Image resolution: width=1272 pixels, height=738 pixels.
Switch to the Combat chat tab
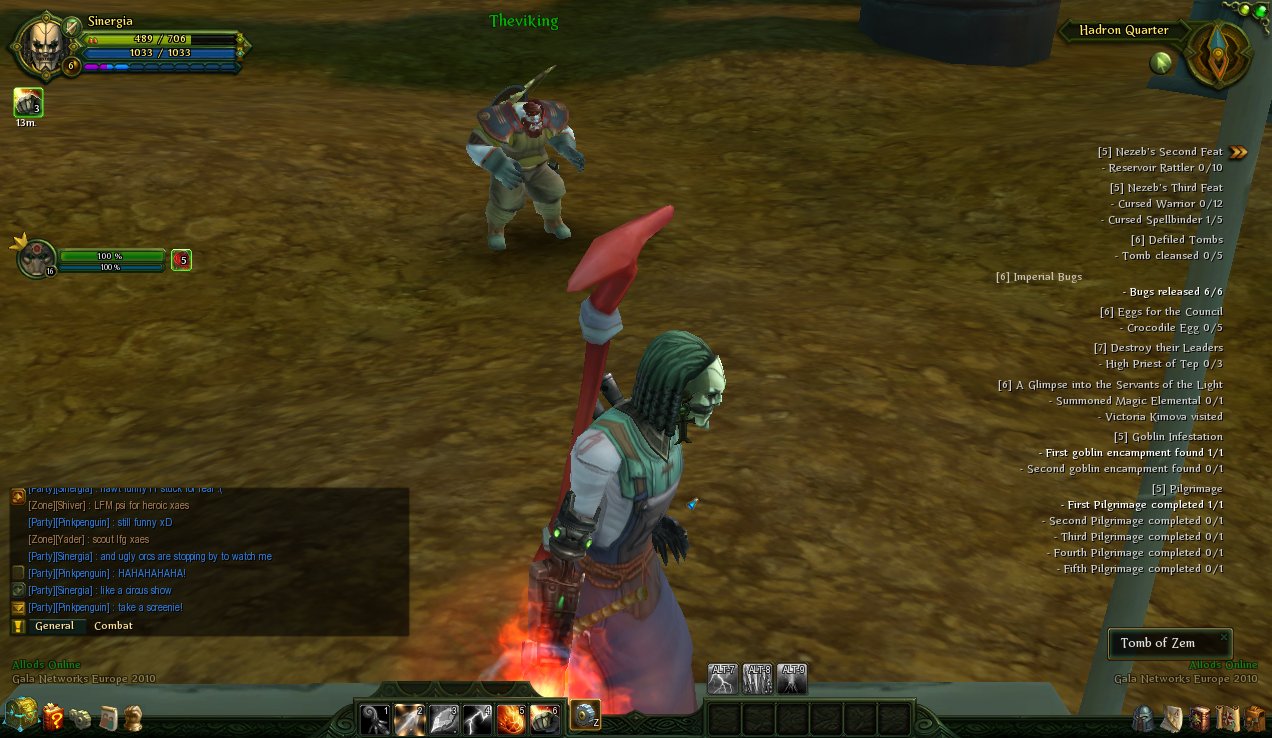(x=113, y=626)
